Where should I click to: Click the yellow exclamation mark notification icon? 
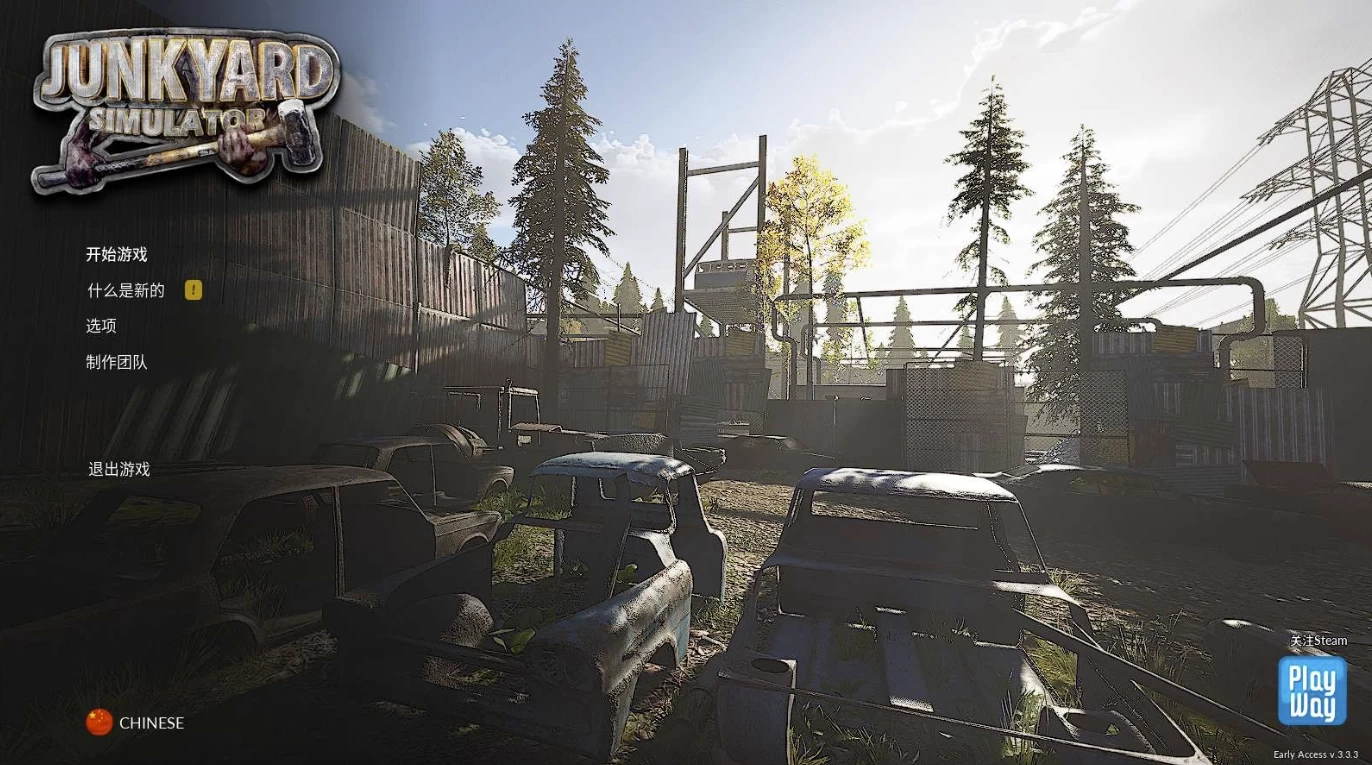[x=194, y=290]
